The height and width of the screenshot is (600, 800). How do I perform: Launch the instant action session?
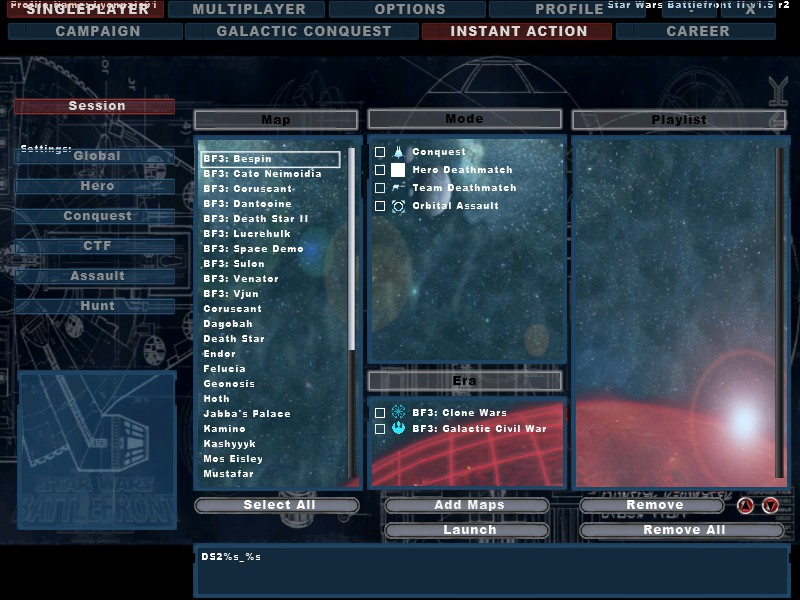[468, 530]
